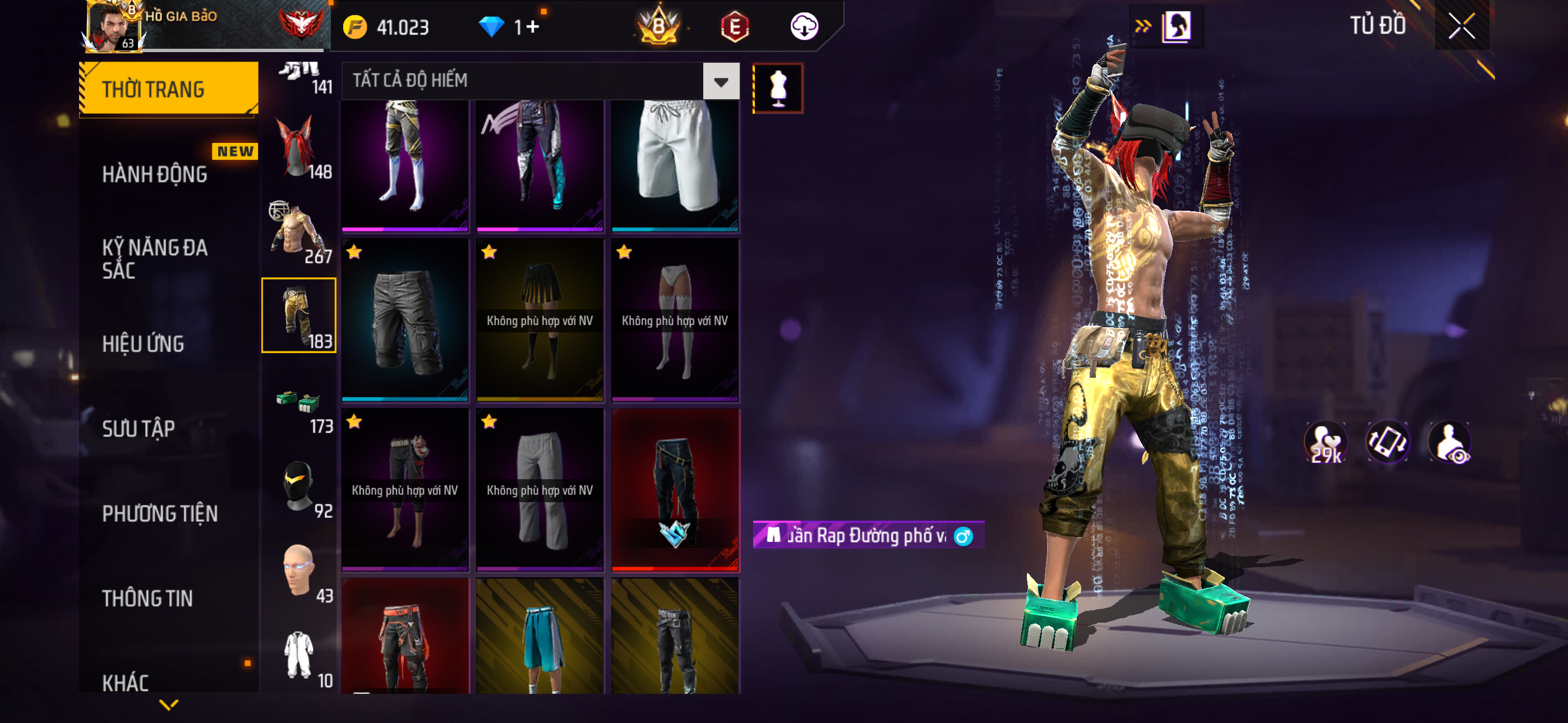Switch to the Phương Tiện tab
Image resolution: width=1568 pixels, height=723 pixels.
[x=159, y=513]
